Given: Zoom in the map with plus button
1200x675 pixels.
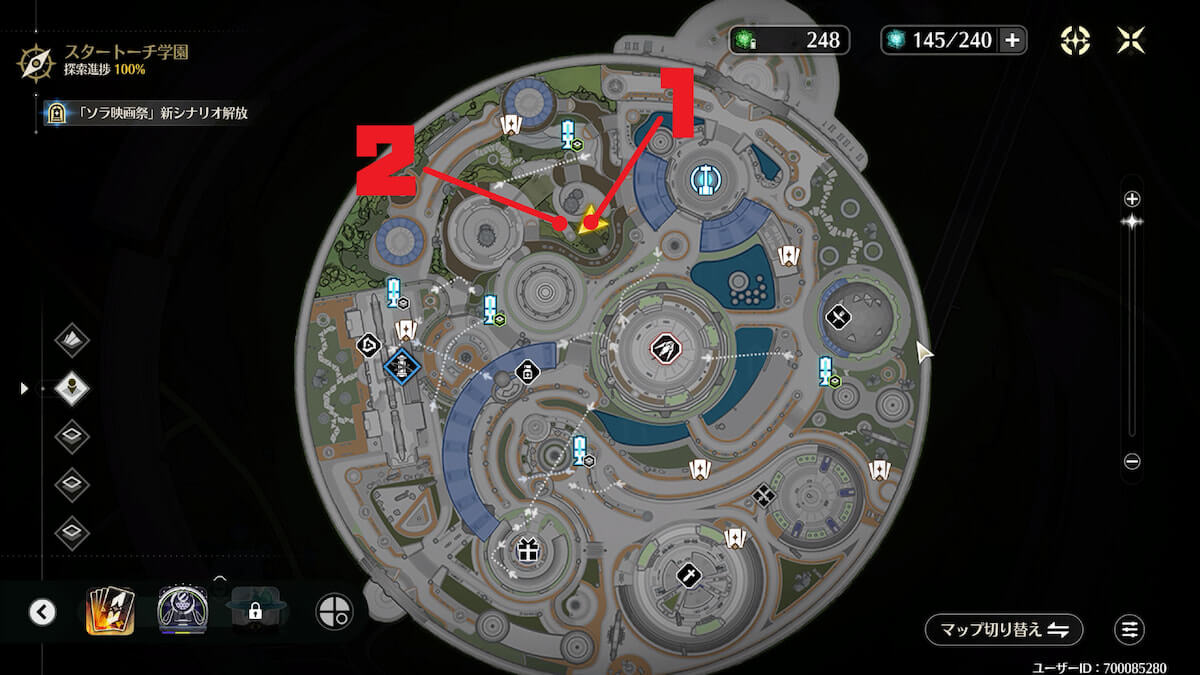Looking at the screenshot, I should 1131,198.
